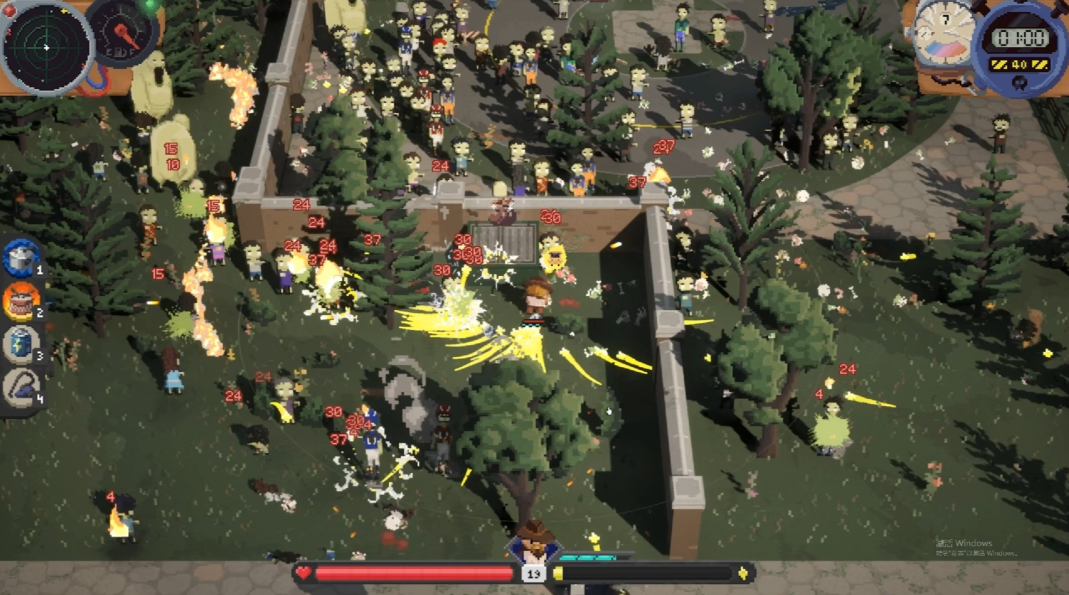This screenshot has height=595, width=1069.
Task: Activate the cooking pot ability in slot 1
Action: coord(20,258)
